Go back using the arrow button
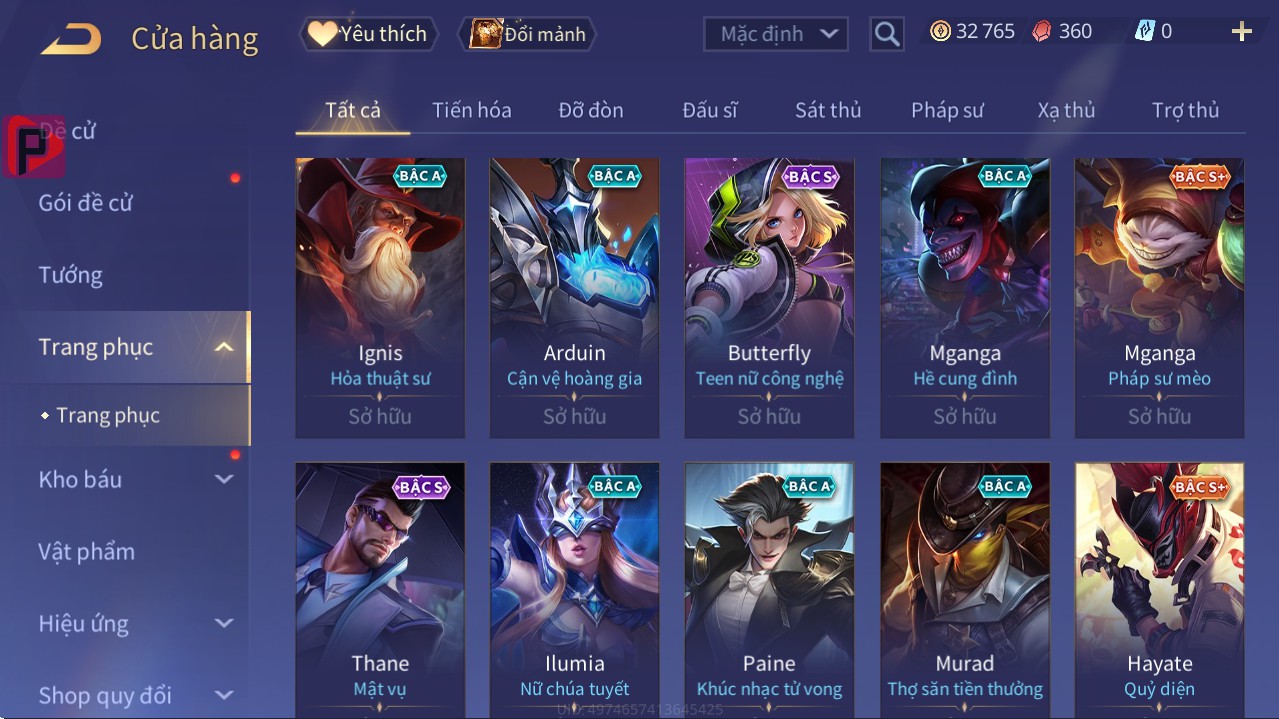This screenshot has height=719, width=1279. (71, 39)
